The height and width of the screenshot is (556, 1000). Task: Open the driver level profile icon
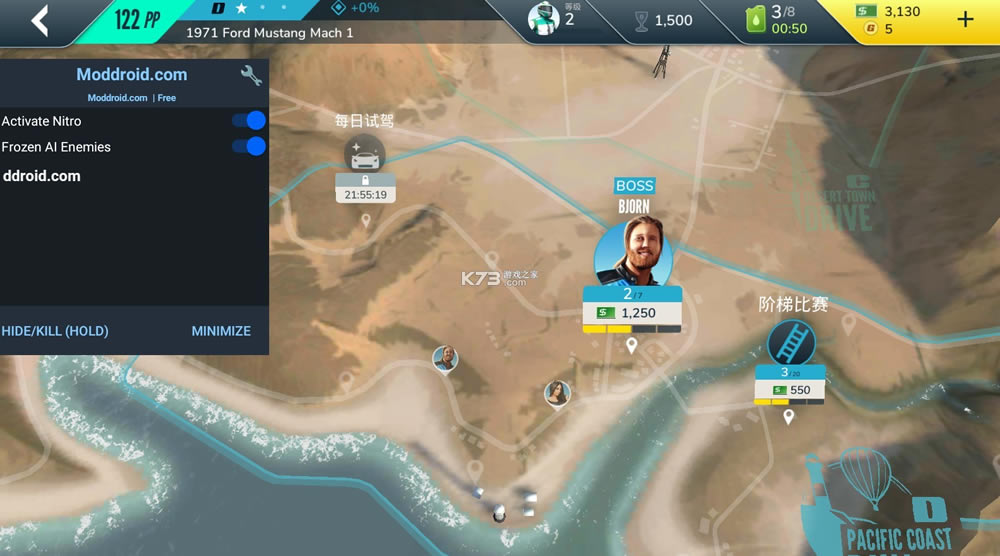point(544,19)
